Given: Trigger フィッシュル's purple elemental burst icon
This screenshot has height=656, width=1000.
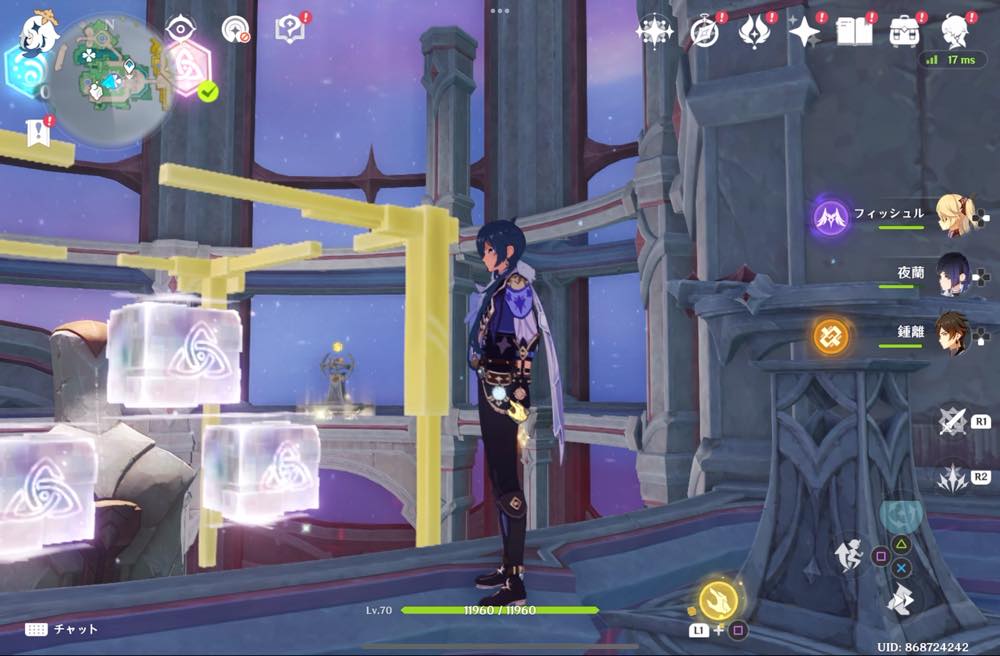Looking at the screenshot, I should coord(831,217).
